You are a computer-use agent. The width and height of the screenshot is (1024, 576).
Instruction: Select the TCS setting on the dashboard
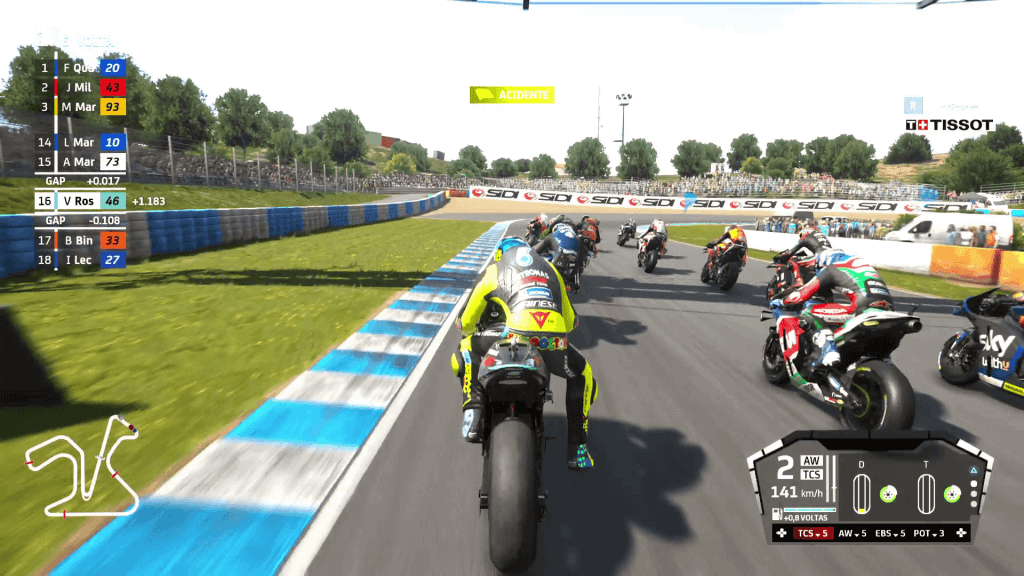[x=813, y=533]
